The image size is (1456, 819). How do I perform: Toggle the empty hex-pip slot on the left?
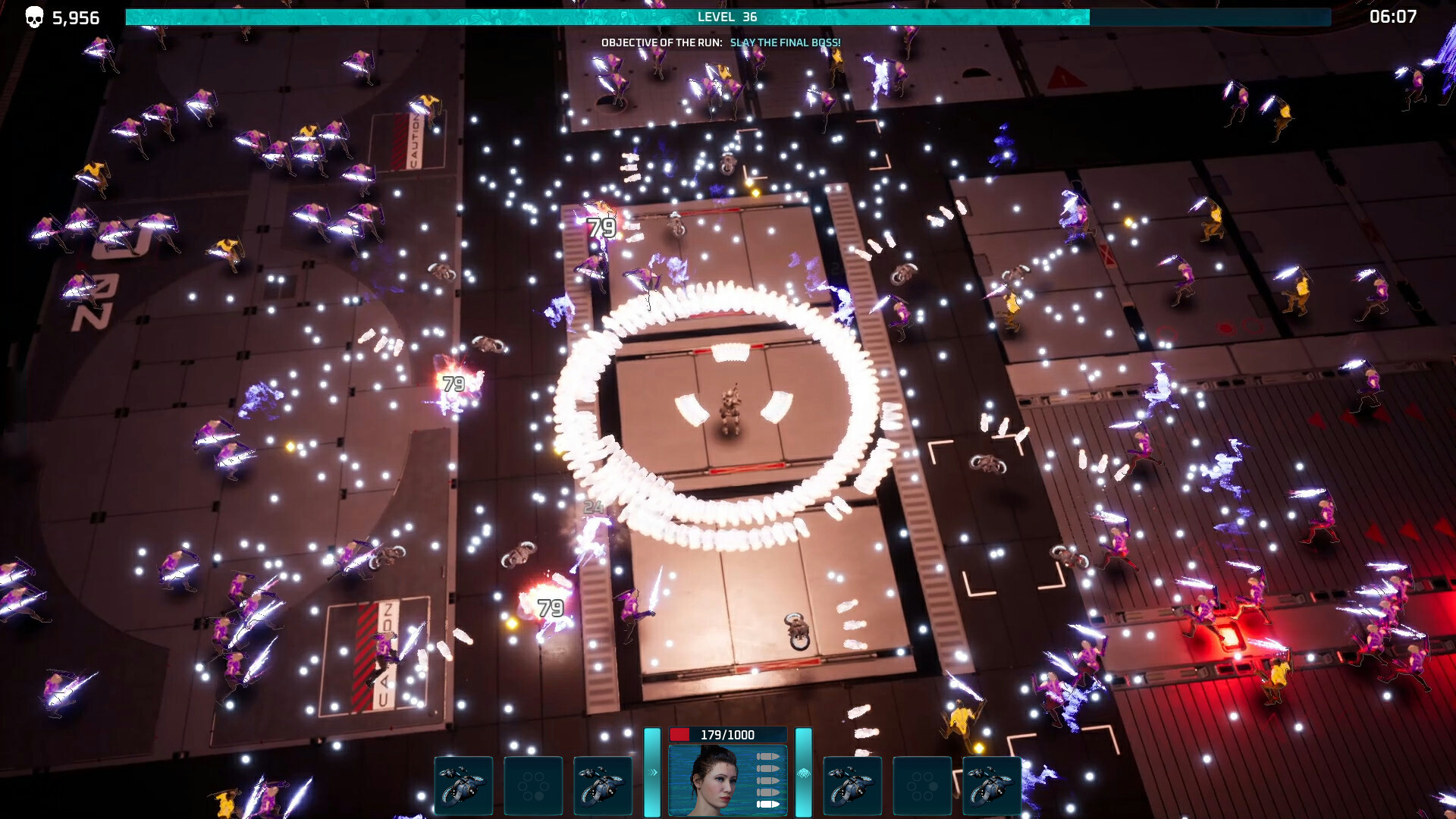pyautogui.click(x=533, y=786)
